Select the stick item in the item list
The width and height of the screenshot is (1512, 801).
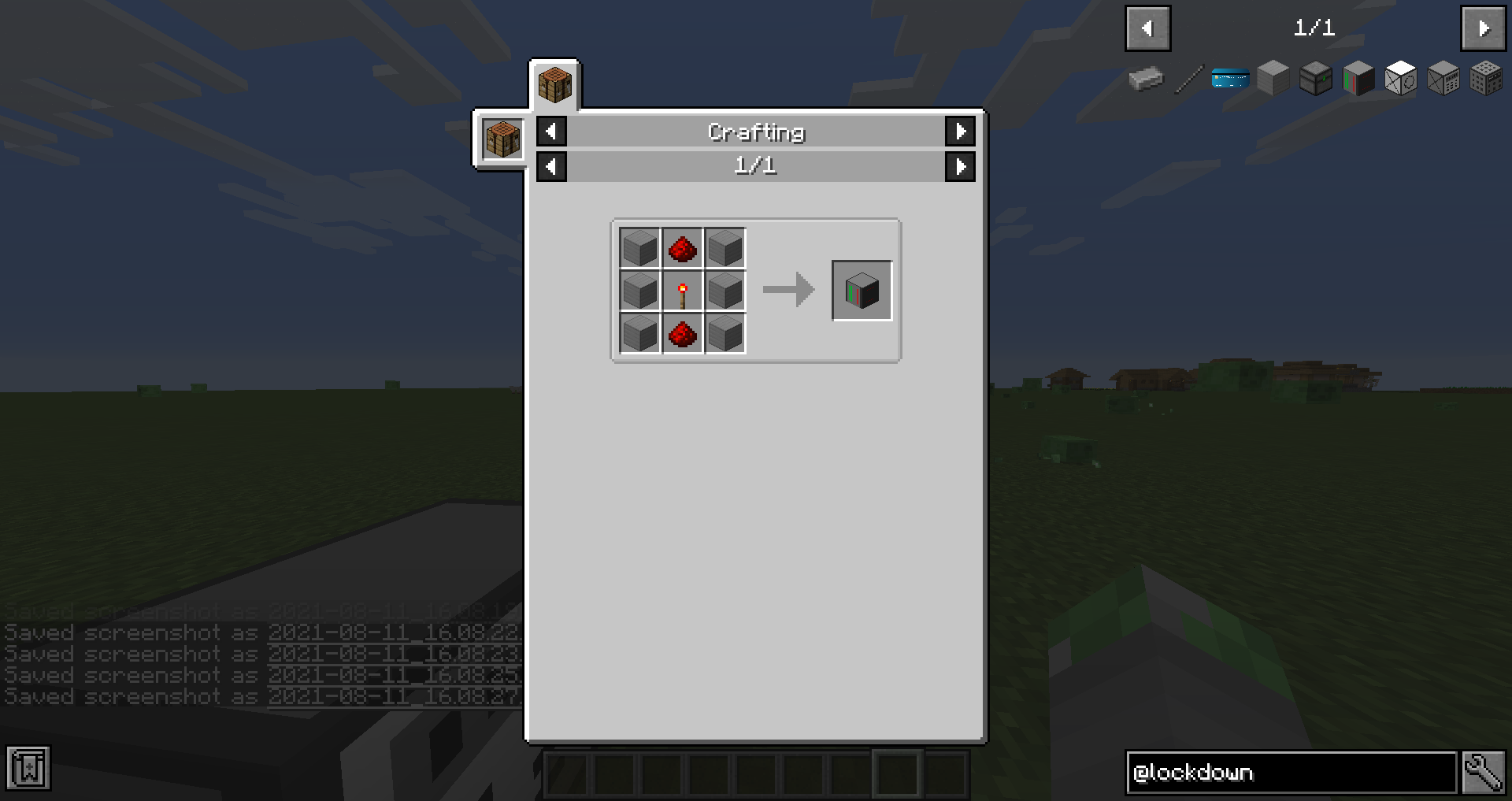[x=1188, y=79]
